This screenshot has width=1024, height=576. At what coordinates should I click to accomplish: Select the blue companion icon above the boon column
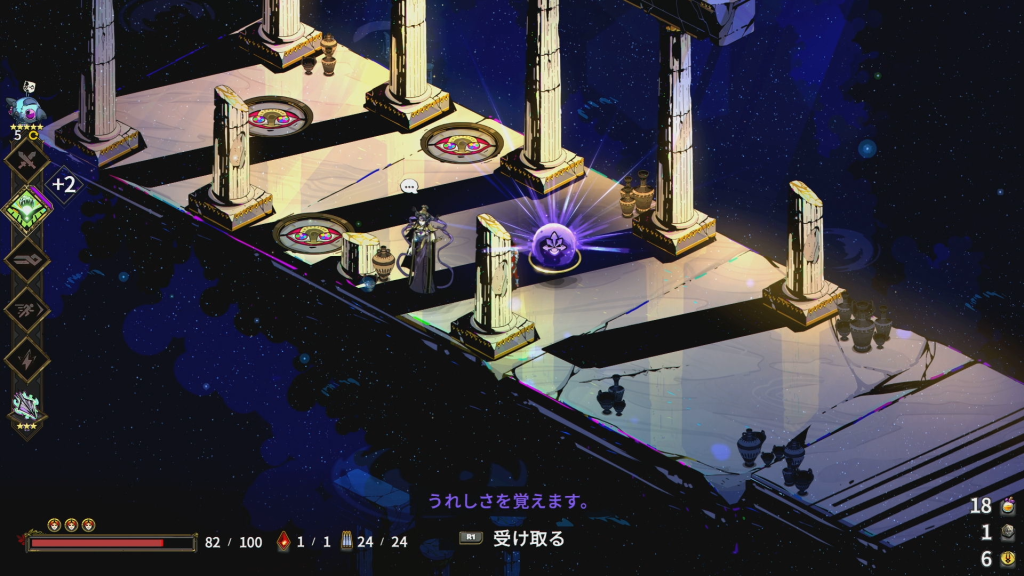(x=26, y=107)
